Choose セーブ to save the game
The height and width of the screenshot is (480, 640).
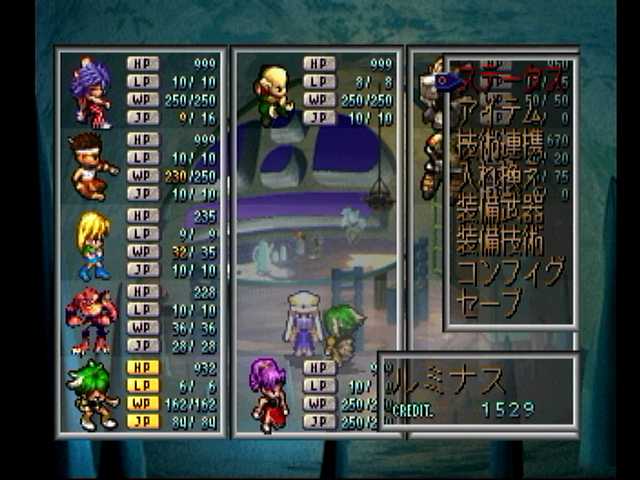(x=490, y=302)
